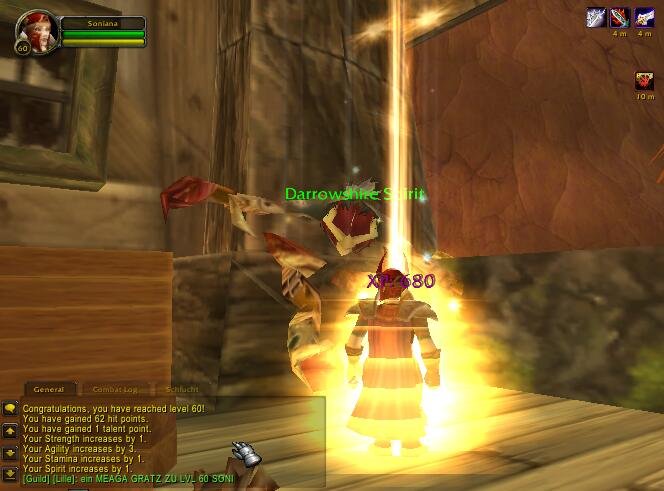Select the Schlucht chat tab

(x=182, y=389)
